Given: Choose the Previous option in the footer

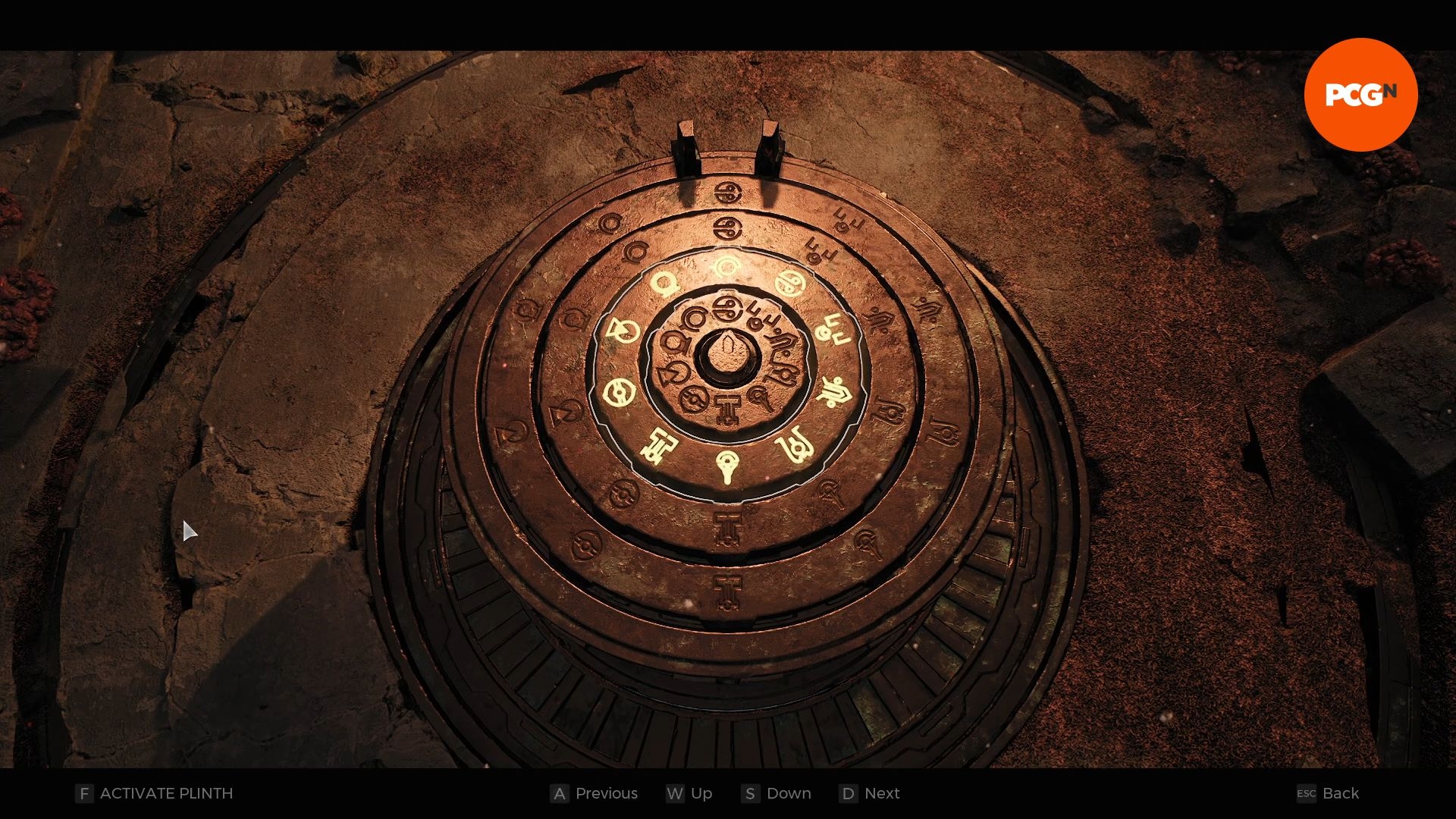Looking at the screenshot, I should (595, 793).
